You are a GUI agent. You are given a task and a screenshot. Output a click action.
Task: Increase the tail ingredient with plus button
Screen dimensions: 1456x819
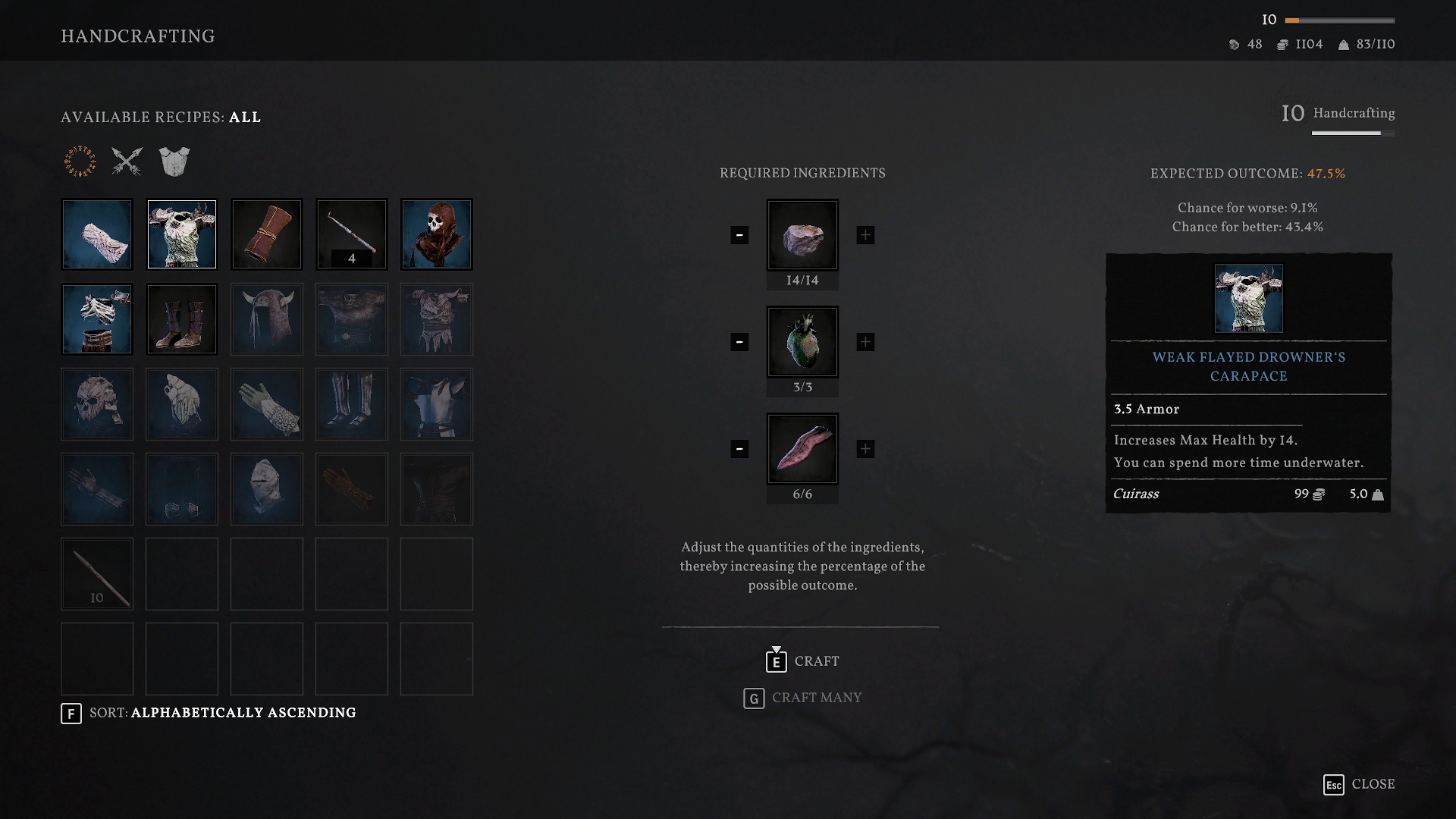(x=865, y=448)
